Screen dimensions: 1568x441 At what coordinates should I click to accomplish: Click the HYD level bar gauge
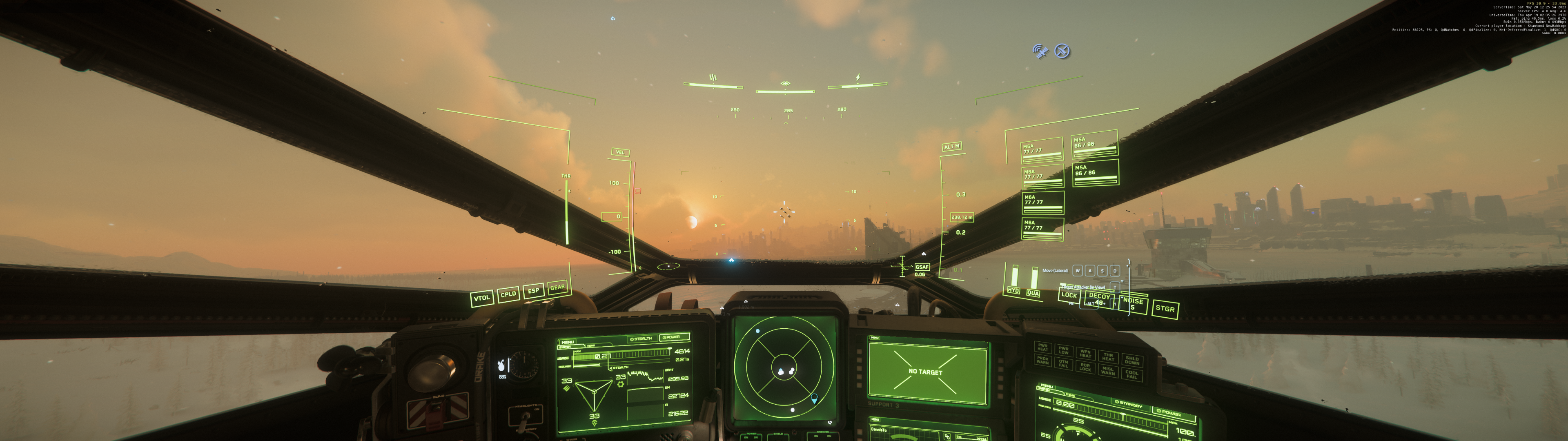[x=1015, y=275]
